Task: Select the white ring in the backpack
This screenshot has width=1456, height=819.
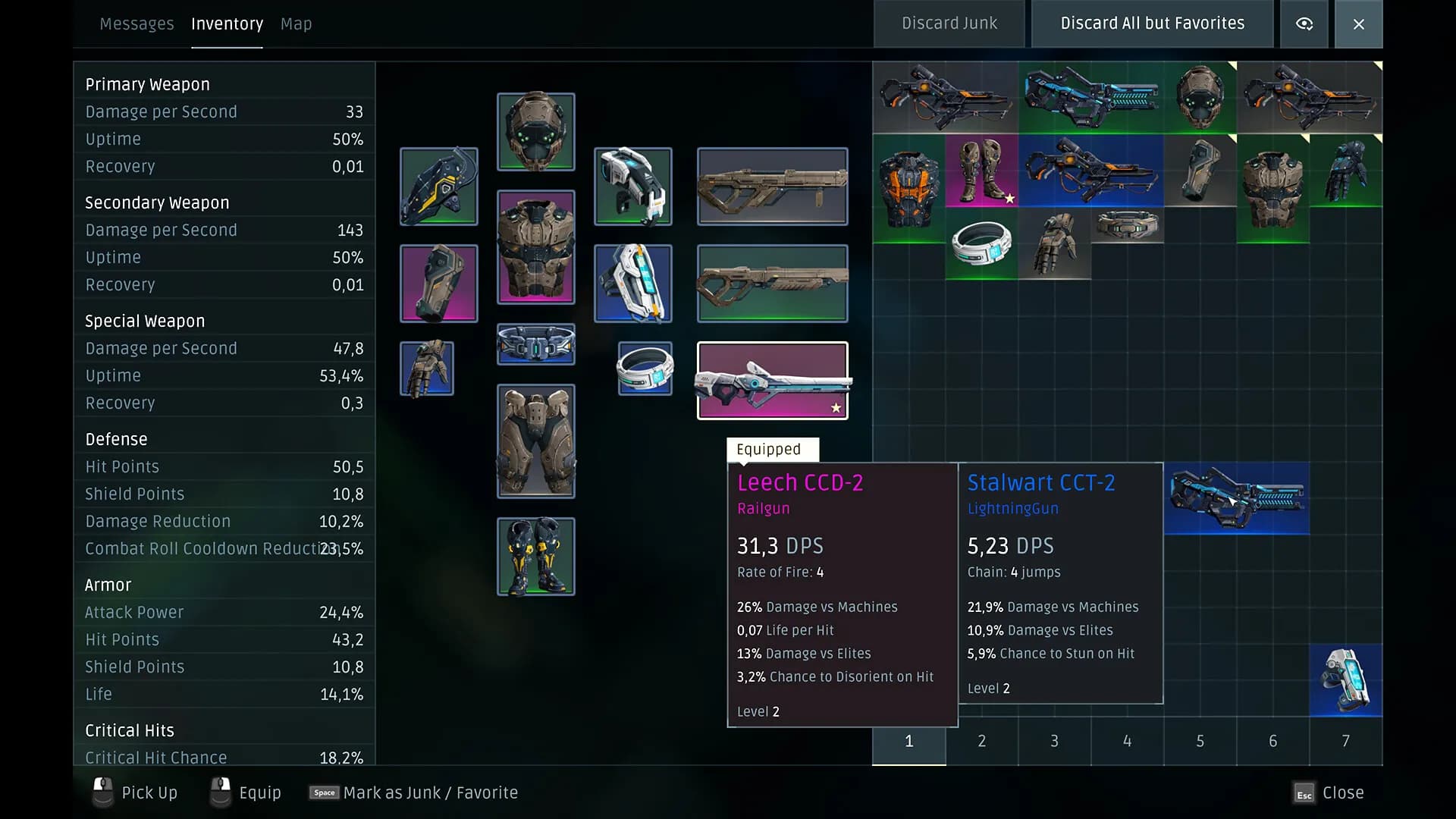Action: pyautogui.click(x=981, y=243)
